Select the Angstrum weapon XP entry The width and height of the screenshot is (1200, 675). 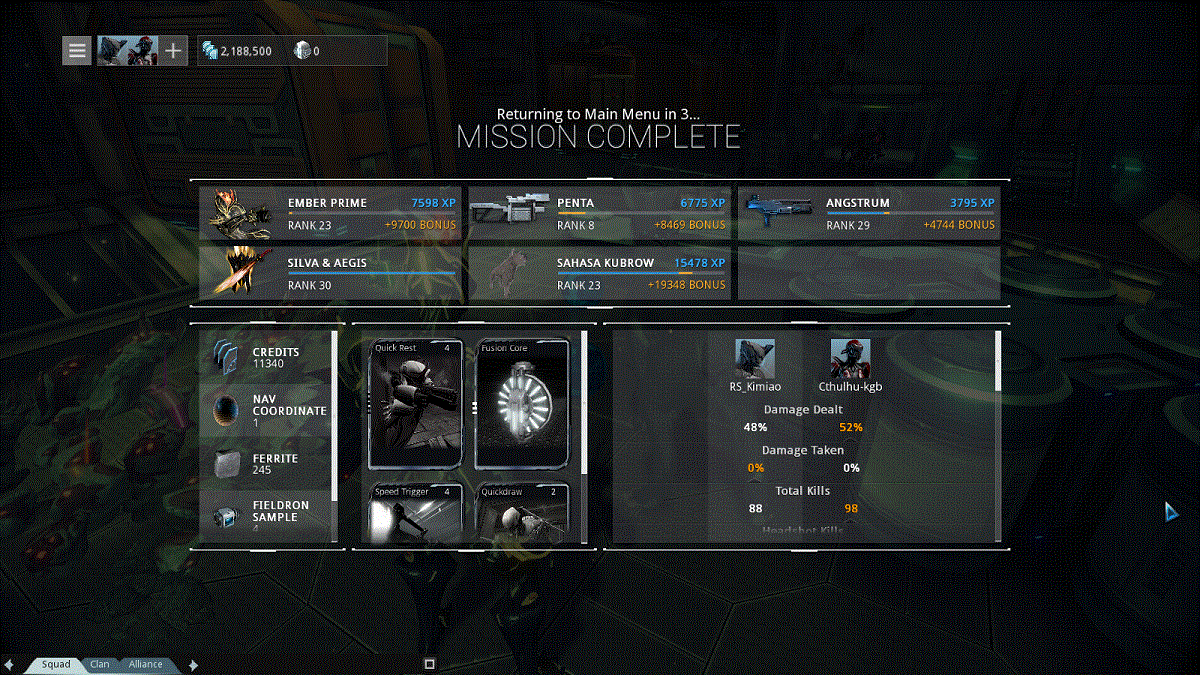point(868,213)
